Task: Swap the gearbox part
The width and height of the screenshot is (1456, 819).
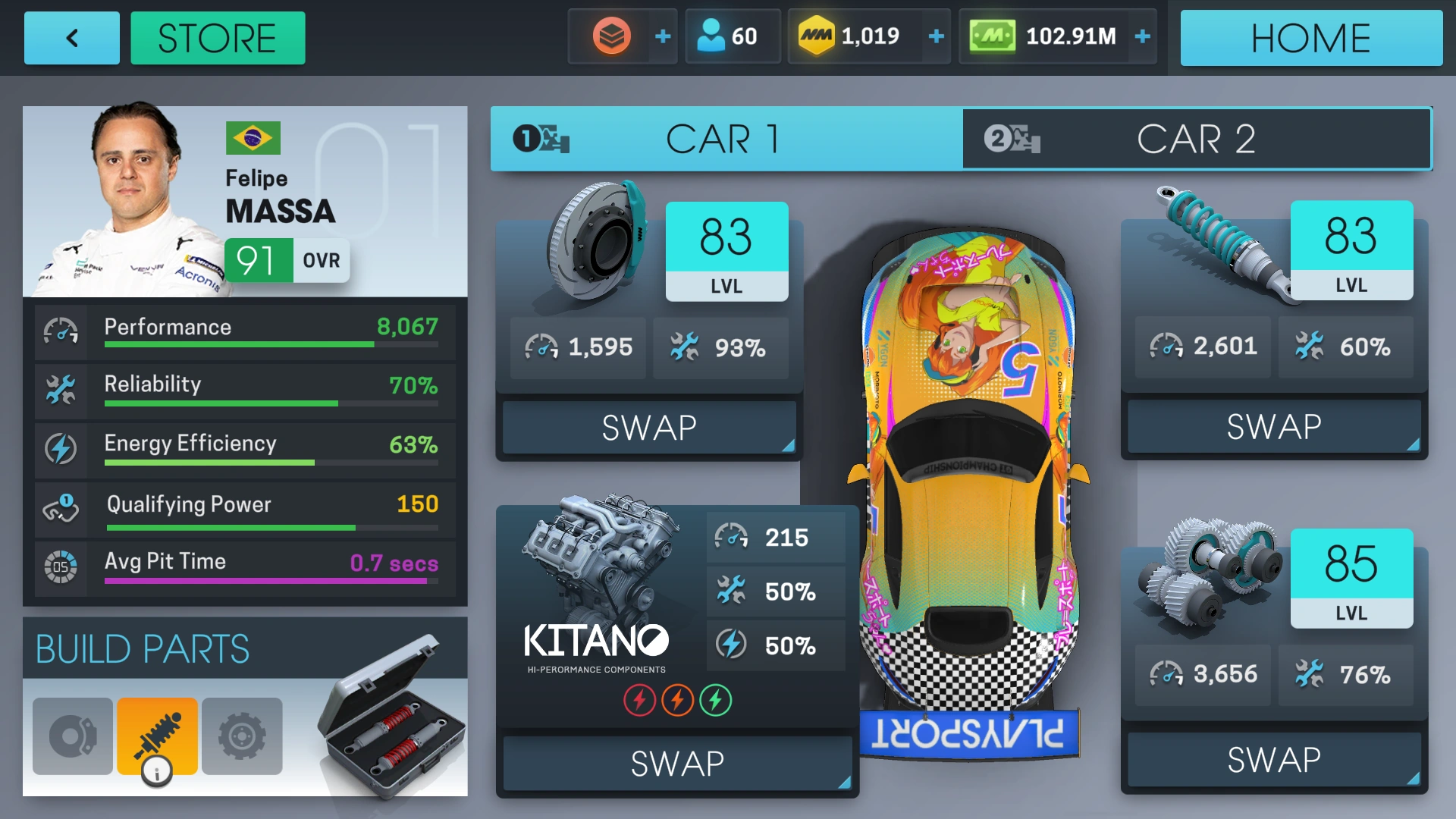Action: [x=1274, y=760]
